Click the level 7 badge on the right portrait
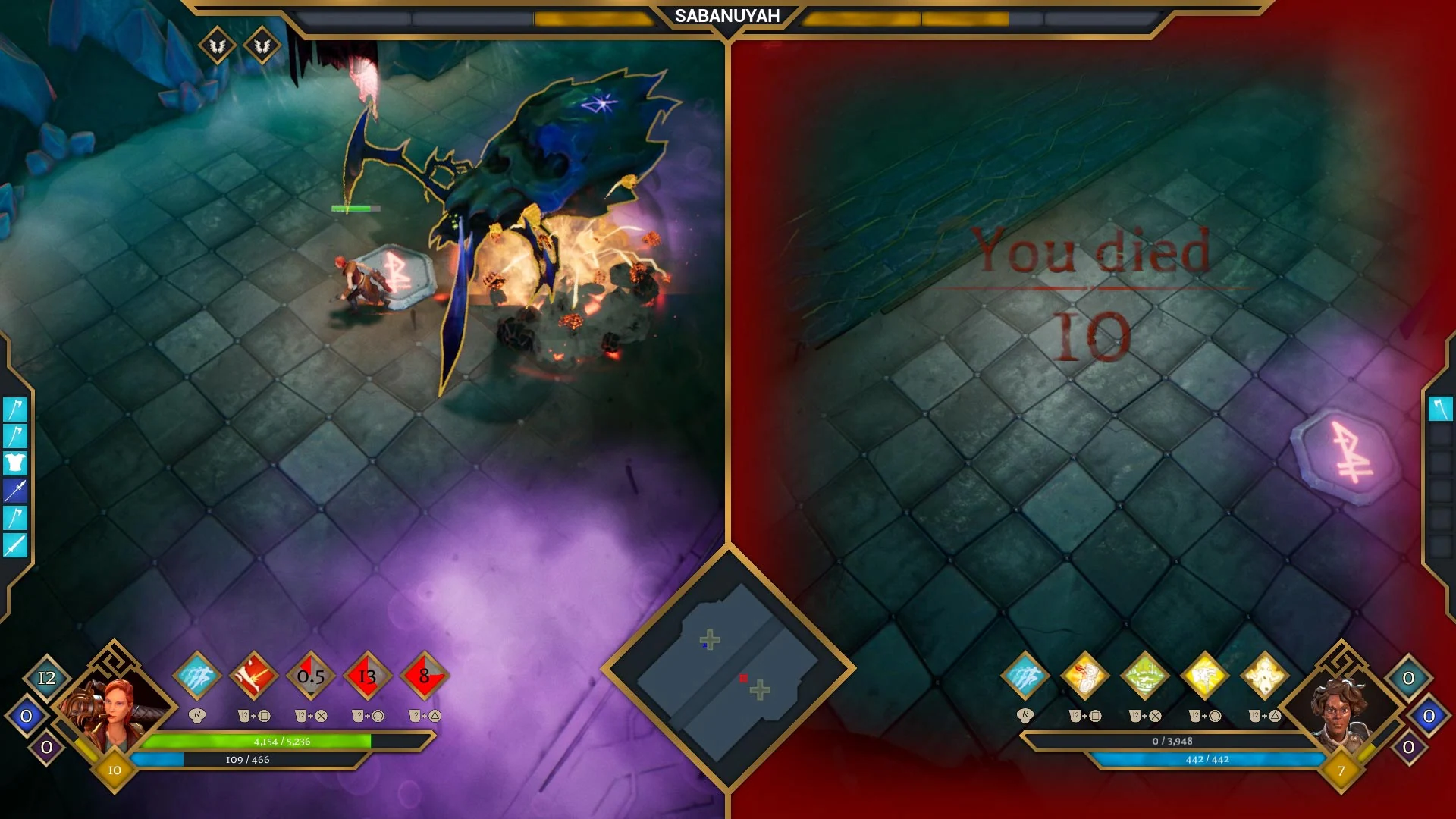This screenshot has width=1456, height=819. tap(1341, 769)
